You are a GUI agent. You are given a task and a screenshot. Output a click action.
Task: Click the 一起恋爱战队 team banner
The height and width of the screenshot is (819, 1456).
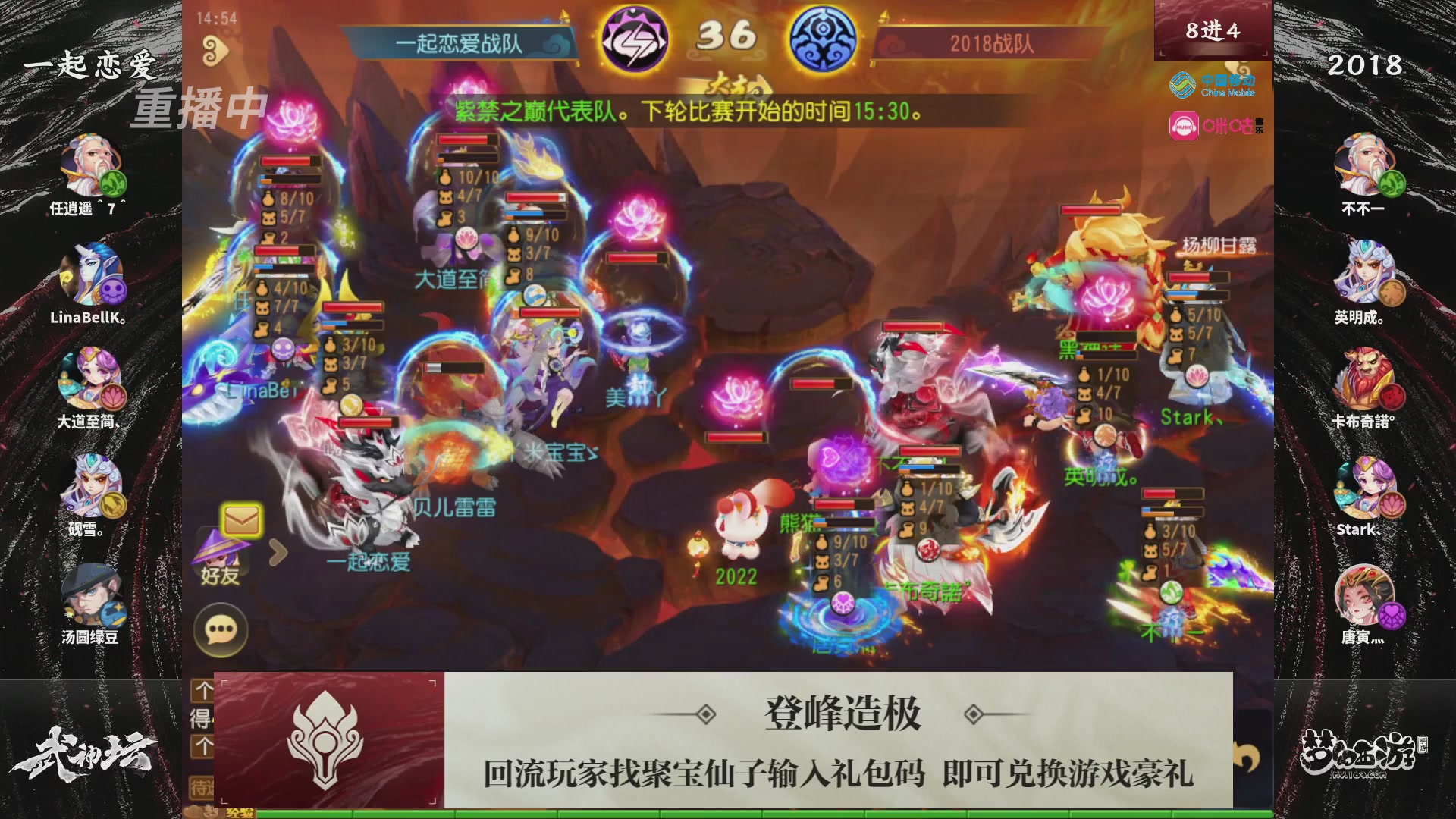pos(458,44)
